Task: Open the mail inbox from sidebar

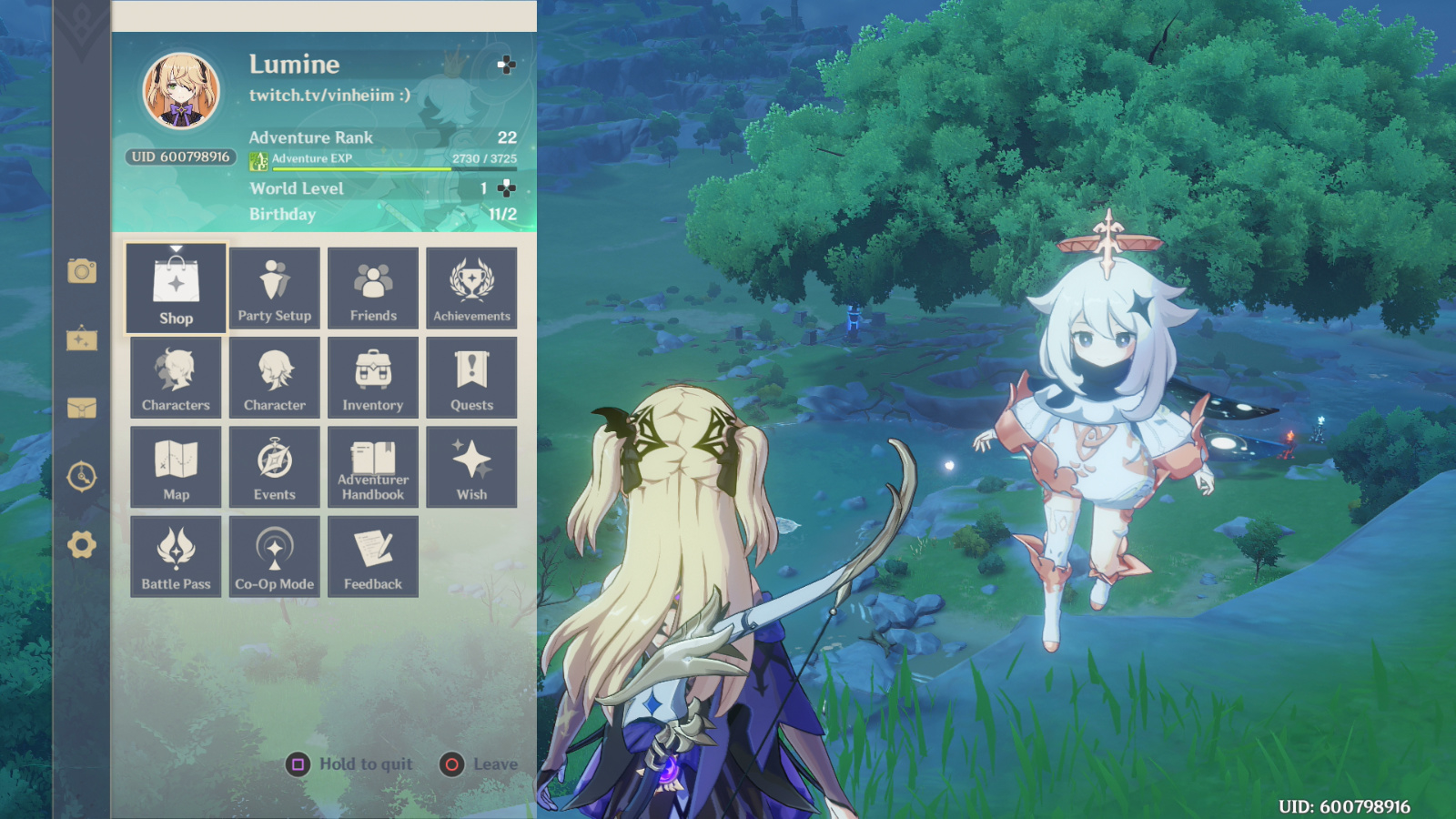Action: click(82, 409)
